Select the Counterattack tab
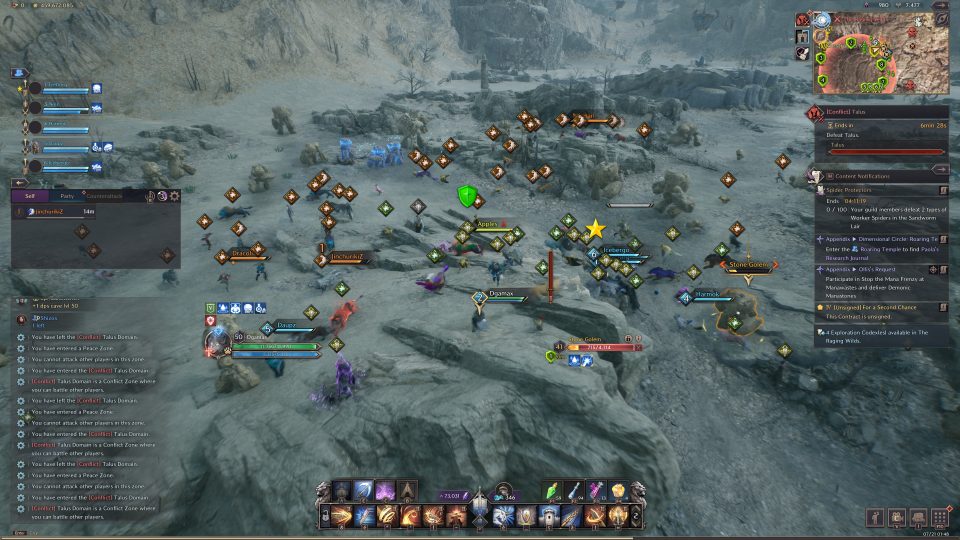The height and width of the screenshot is (540, 960). point(105,197)
